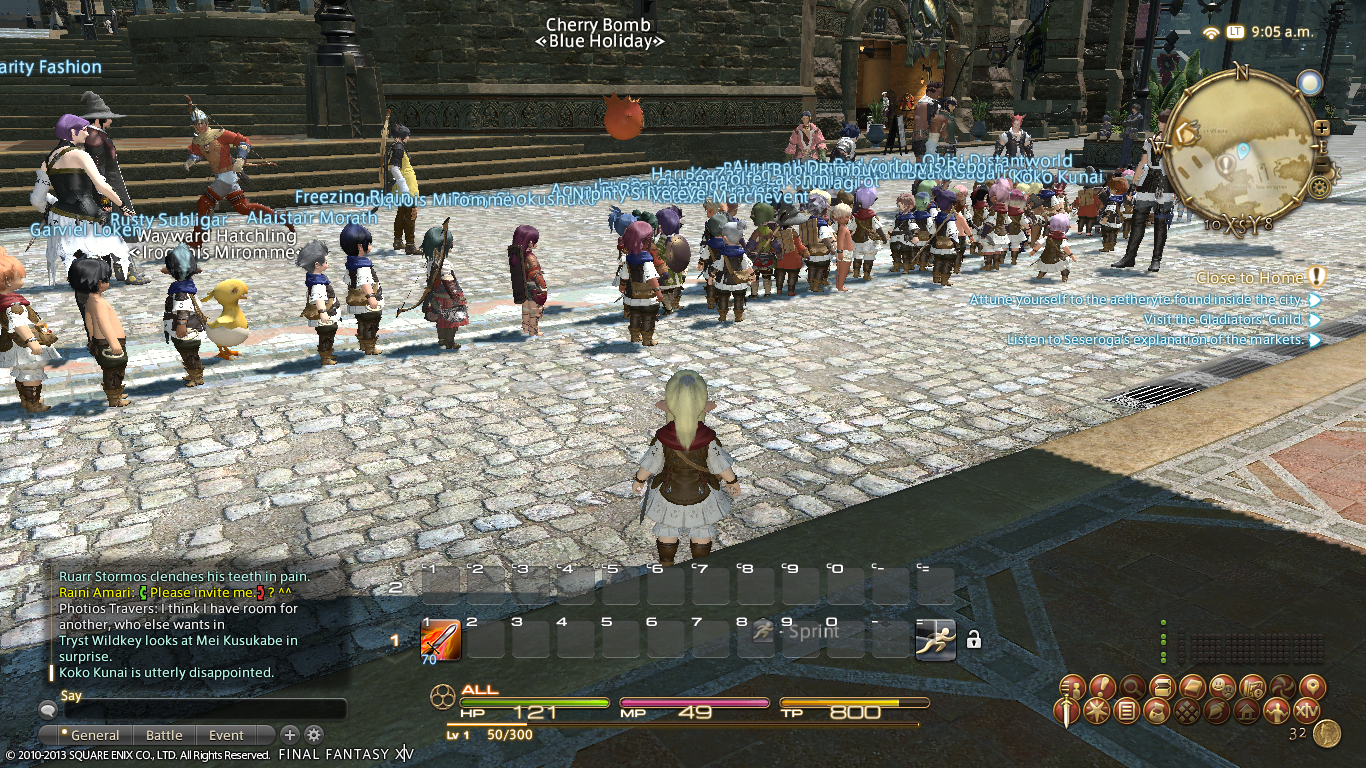Switch to the Battle chat tab
The height and width of the screenshot is (768, 1366).
pos(164,734)
